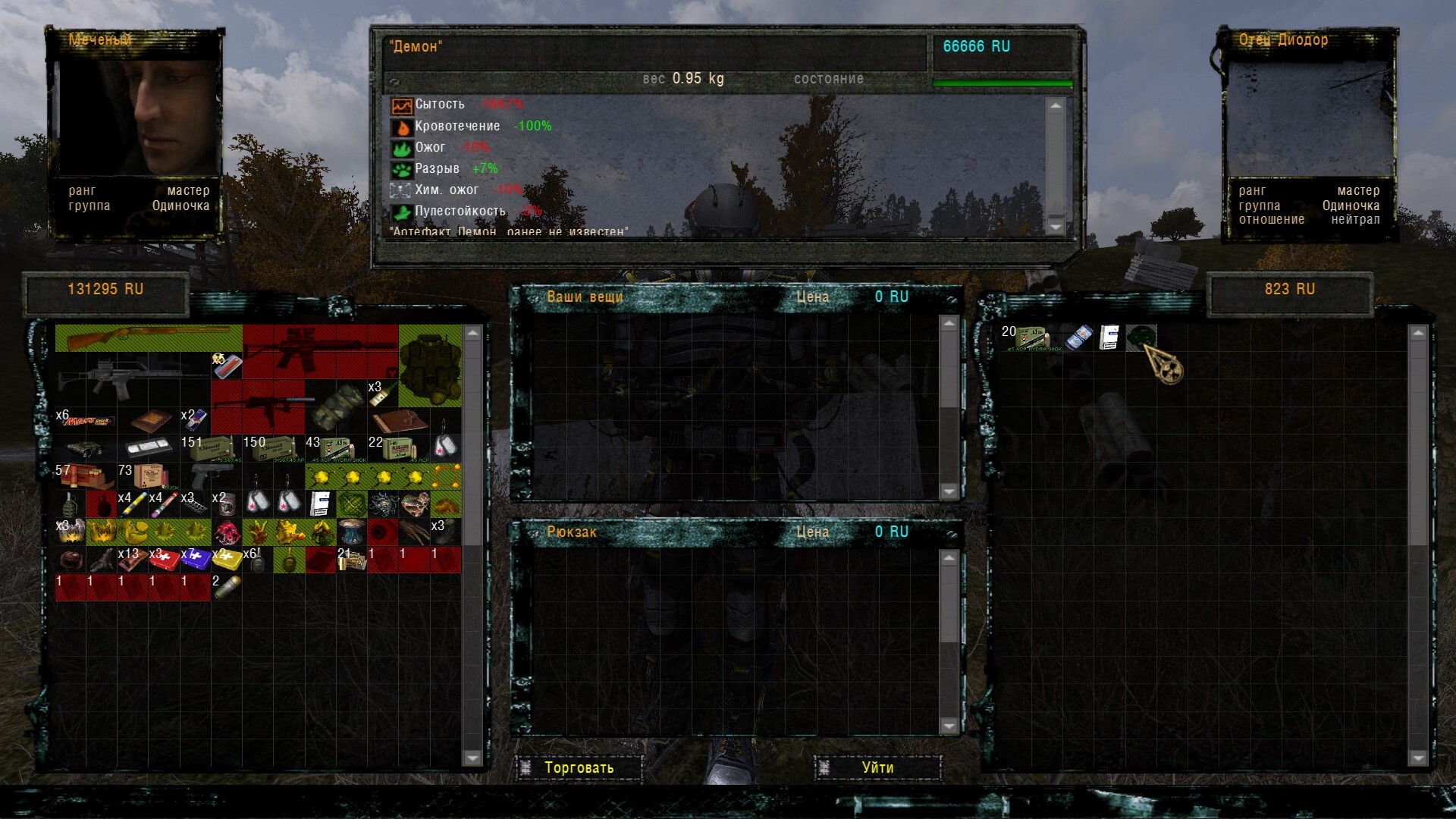Screen dimensions: 1456x819
Task: Select the trader's dark green artifact
Action: point(1141,336)
